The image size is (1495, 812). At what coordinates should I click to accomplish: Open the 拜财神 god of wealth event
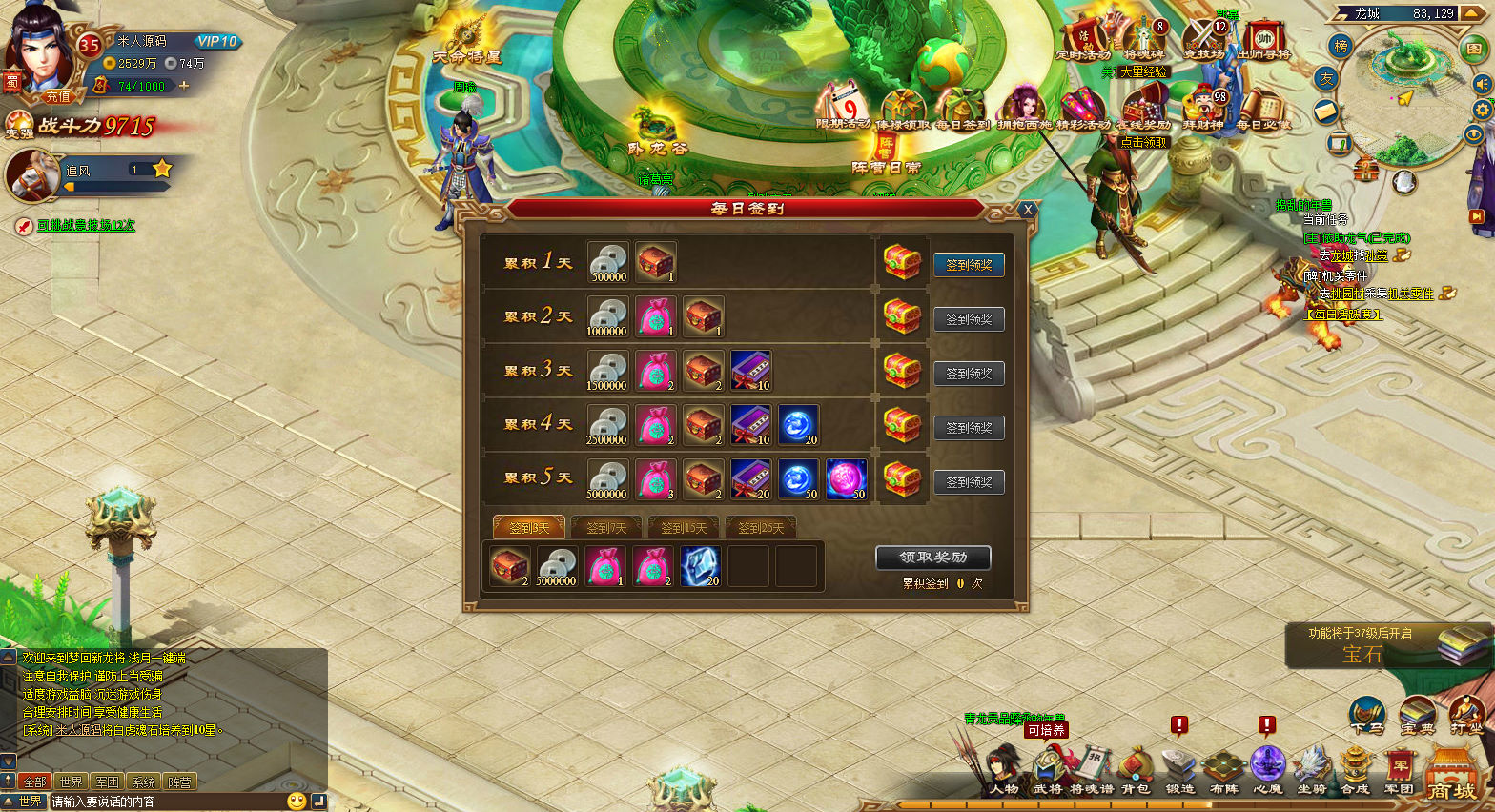[1203, 110]
